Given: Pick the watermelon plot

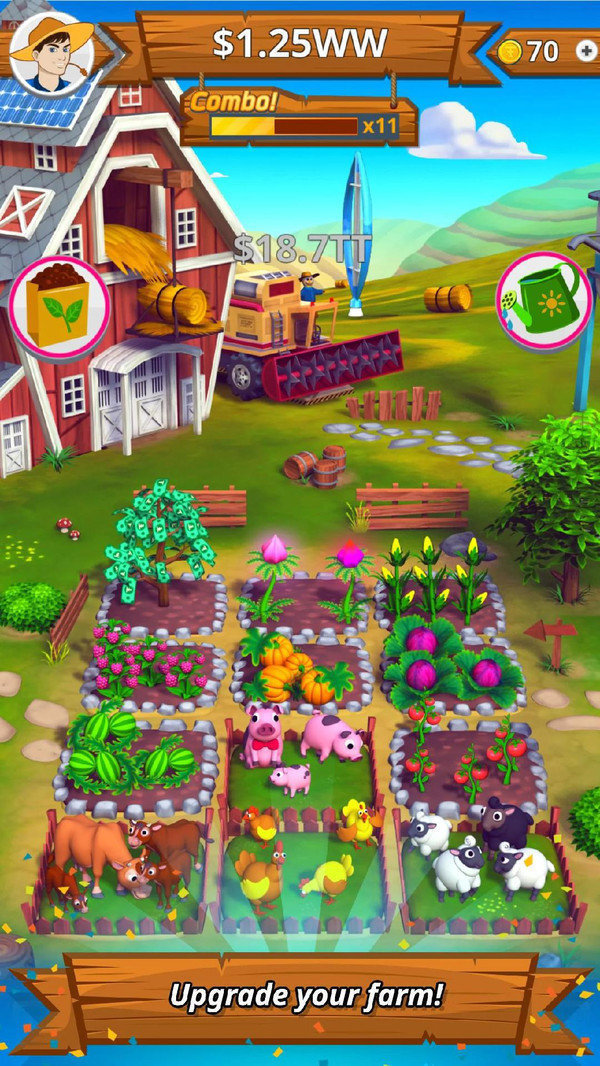Looking at the screenshot, I should pos(140,760).
